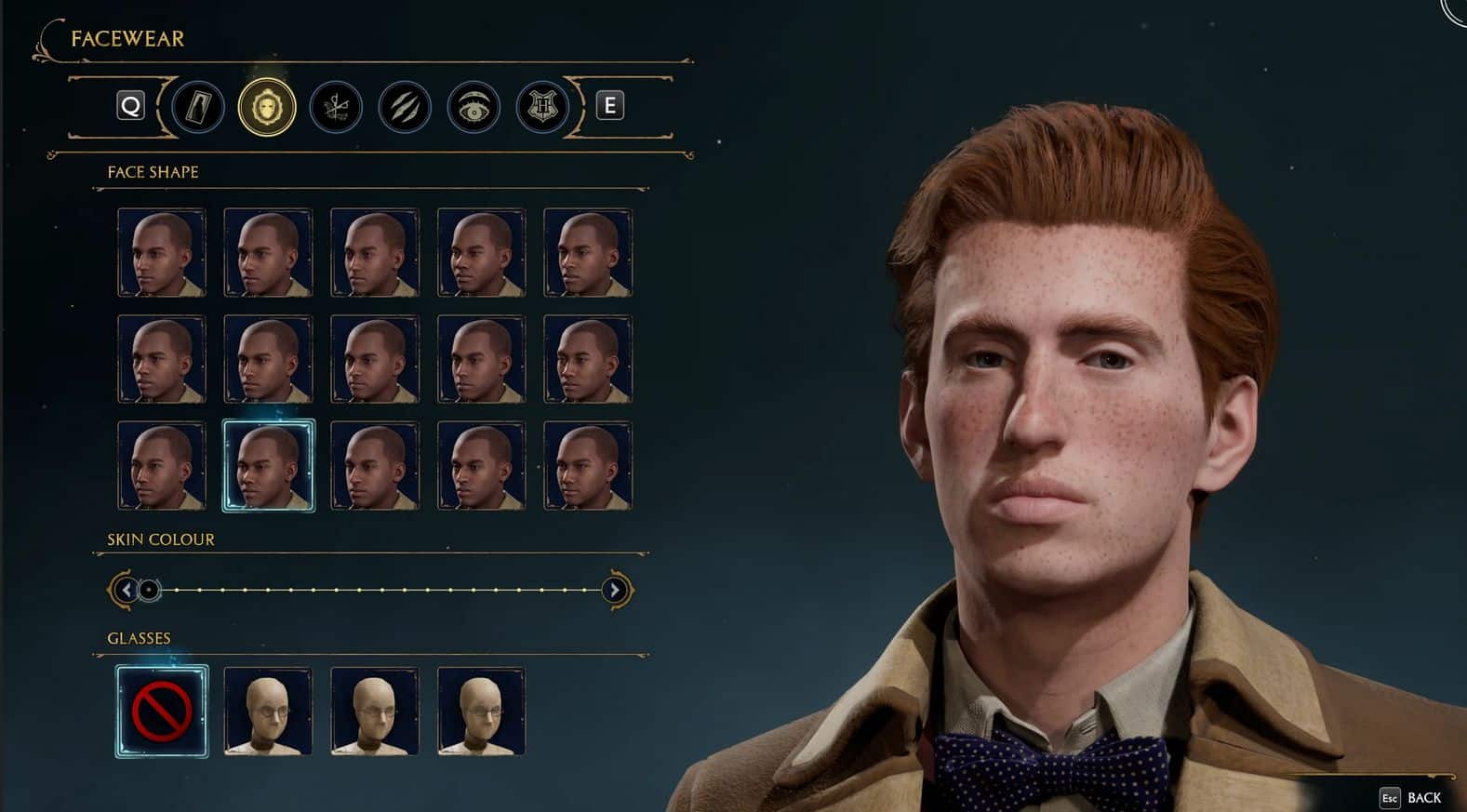Viewport: 1467px width, 812px height.
Task: Step skin colour back with the left arrow
Action: pos(126,589)
